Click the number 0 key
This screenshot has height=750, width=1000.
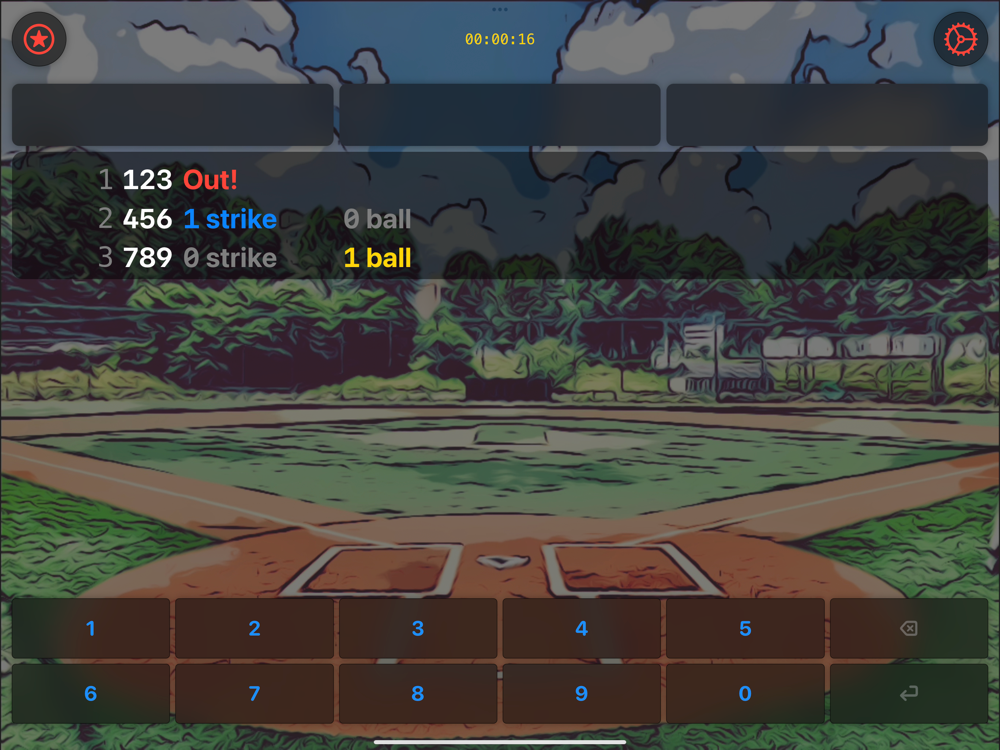pyautogui.click(x=745, y=693)
